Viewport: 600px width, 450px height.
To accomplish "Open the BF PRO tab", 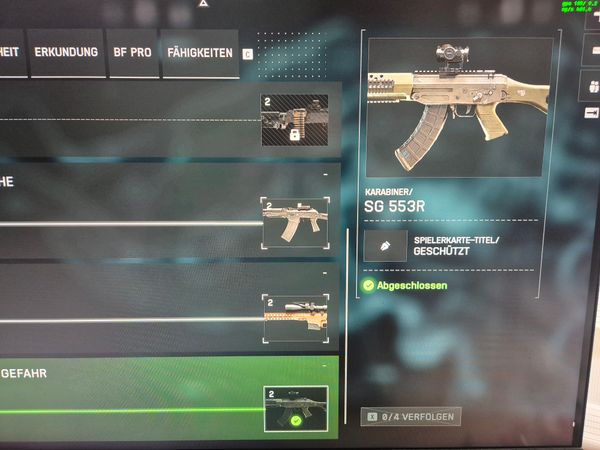I will pyautogui.click(x=132, y=50).
